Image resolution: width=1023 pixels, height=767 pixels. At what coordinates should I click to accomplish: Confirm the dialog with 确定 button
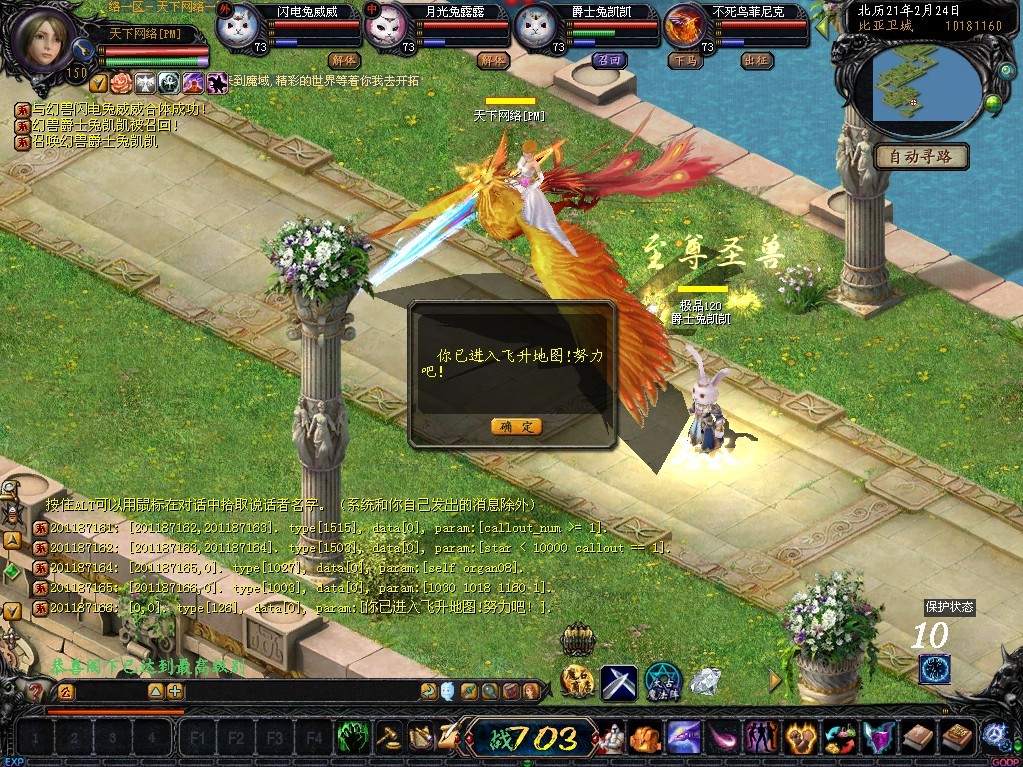click(516, 426)
